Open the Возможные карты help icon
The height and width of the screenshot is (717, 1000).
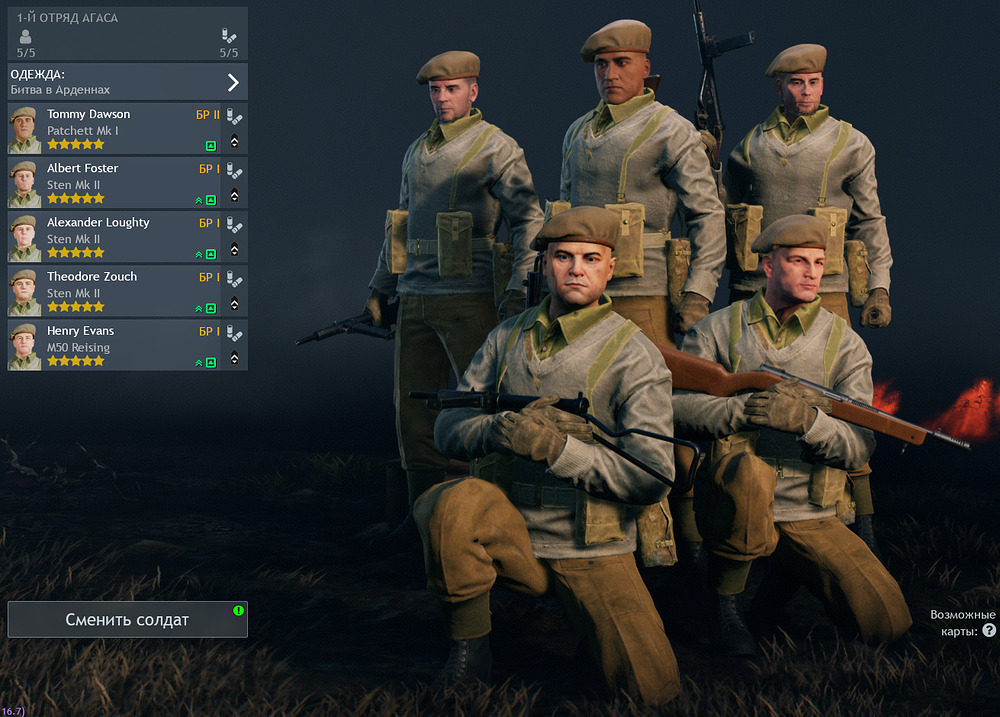coord(989,631)
